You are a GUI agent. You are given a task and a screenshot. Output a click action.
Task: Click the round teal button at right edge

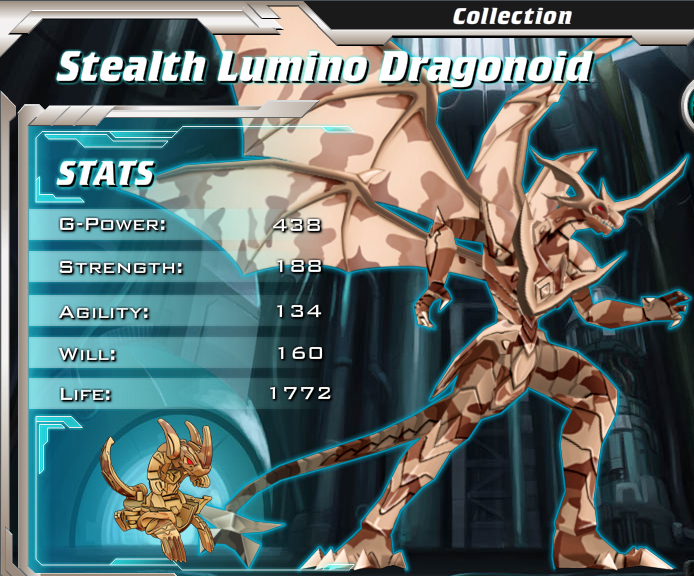(x=688, y=105)
